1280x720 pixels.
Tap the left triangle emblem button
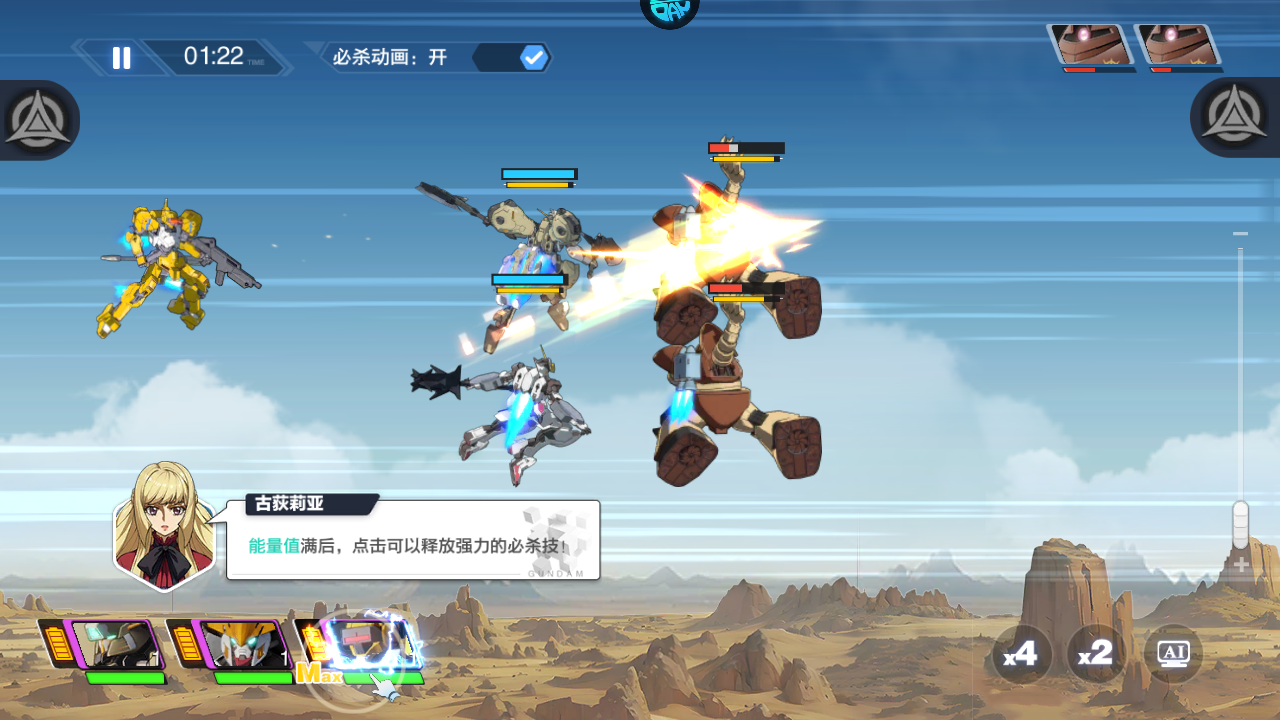click(x=37, y=120)
